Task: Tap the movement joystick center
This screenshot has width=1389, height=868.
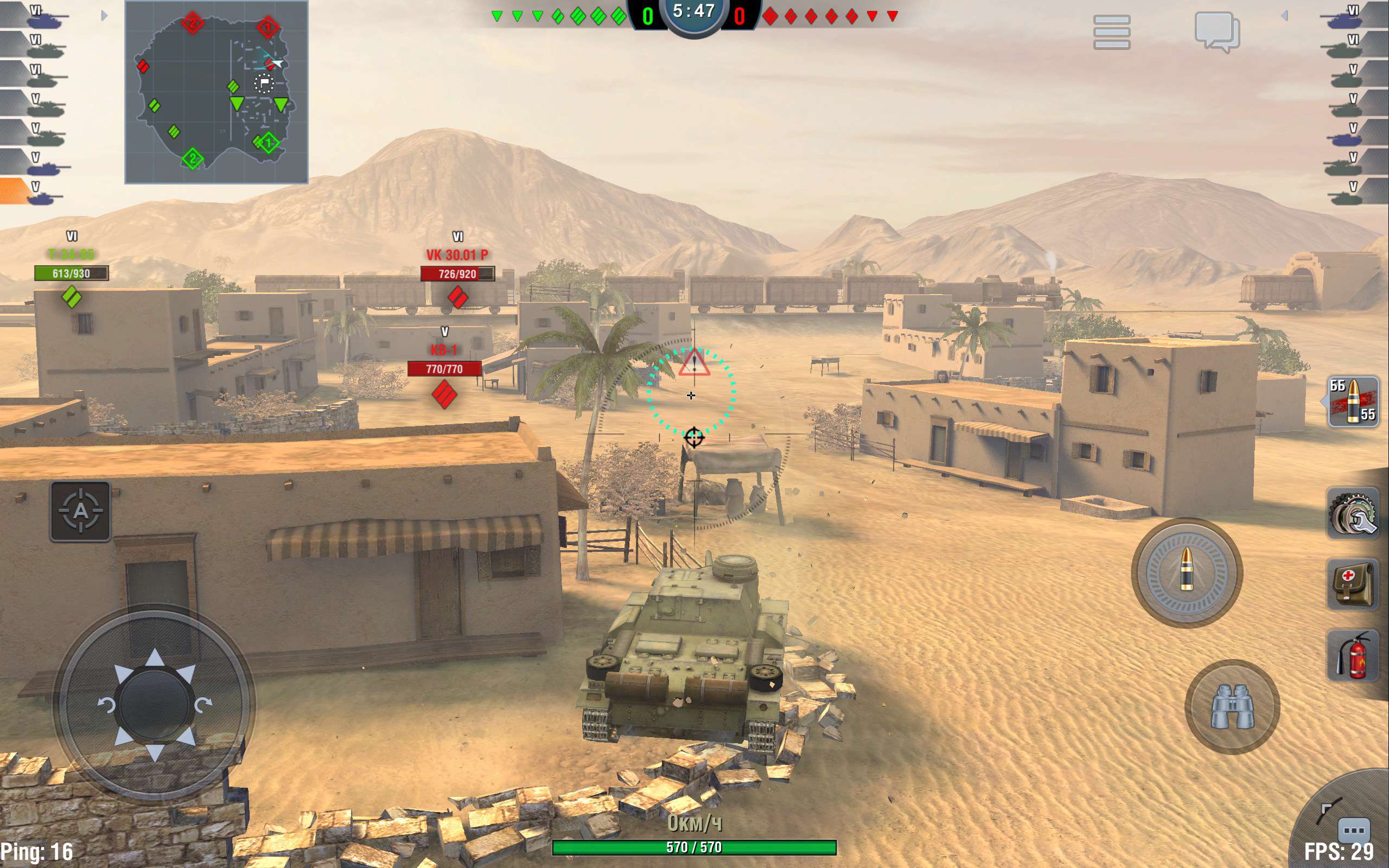Action: pyautogui.click(x=155, y=704)
